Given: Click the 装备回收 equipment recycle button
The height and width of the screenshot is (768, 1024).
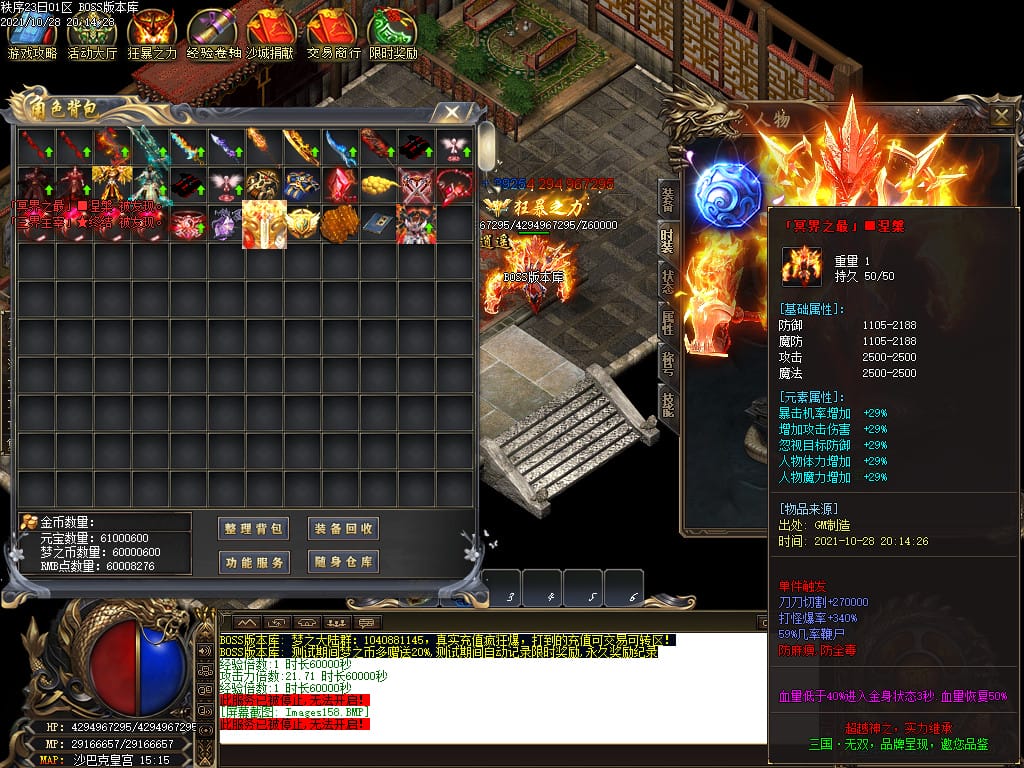Looking at the screenshot, I should (343, 529).
